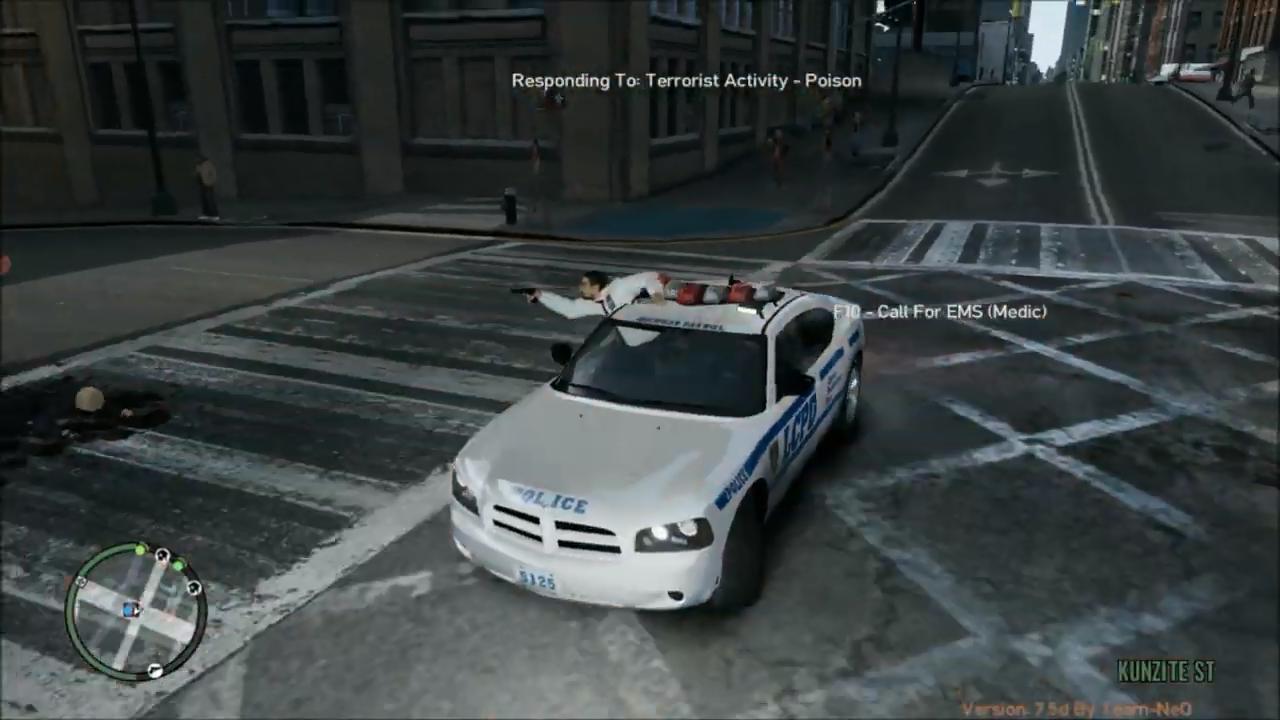Click the gun shop blip on the radar's bottom edge
The height and width of the screenshot is (720, 1280).
pos(155,671)
